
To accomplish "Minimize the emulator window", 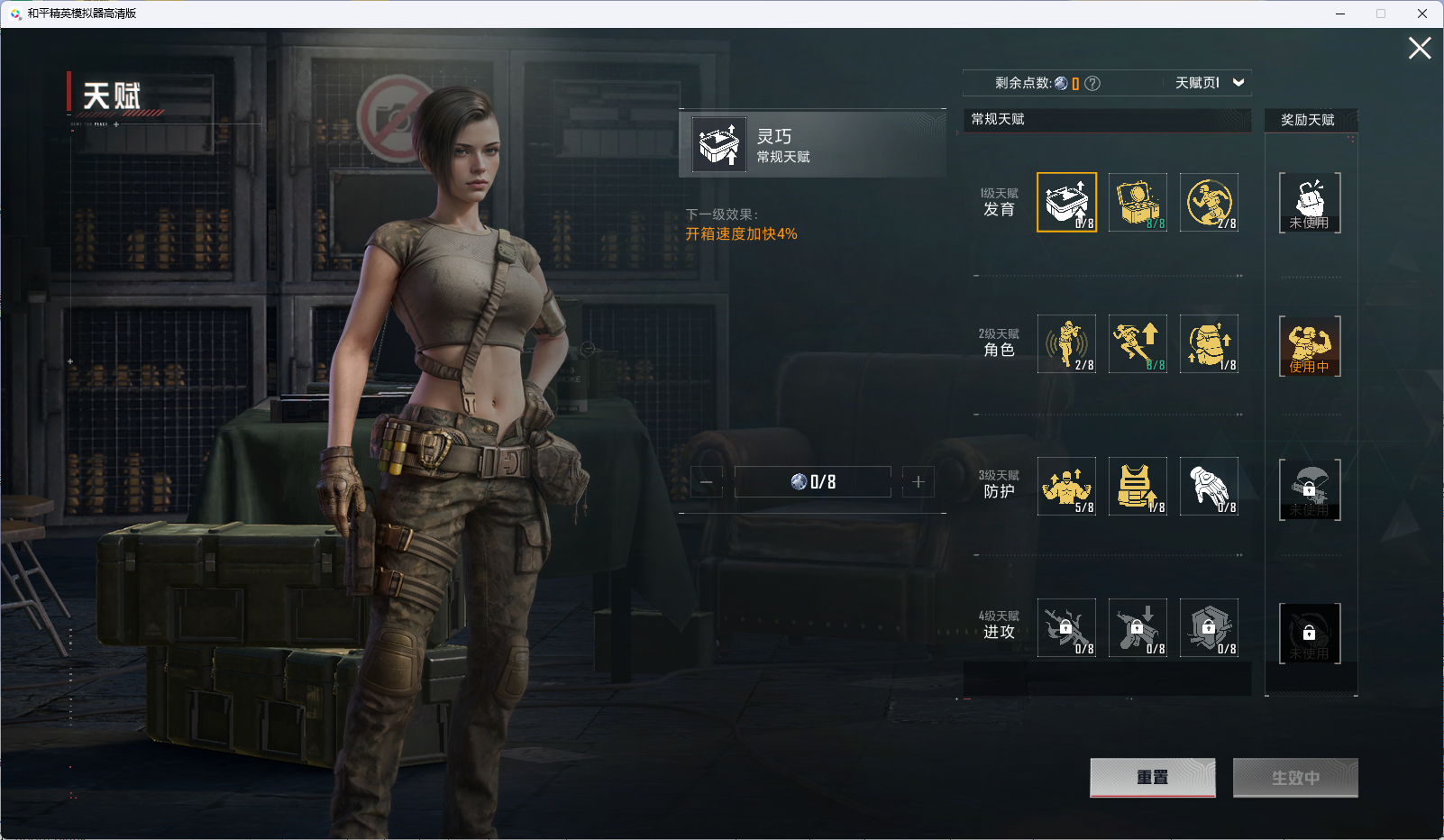I will pyautogui.click(x=1340, y=14).
